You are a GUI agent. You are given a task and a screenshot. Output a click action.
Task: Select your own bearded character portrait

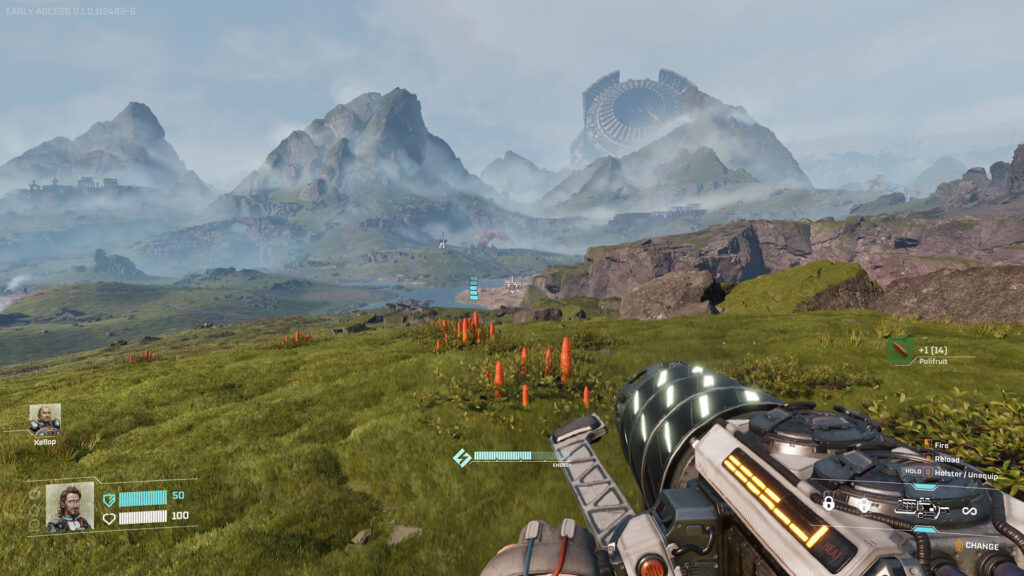(x=70, y=506)
